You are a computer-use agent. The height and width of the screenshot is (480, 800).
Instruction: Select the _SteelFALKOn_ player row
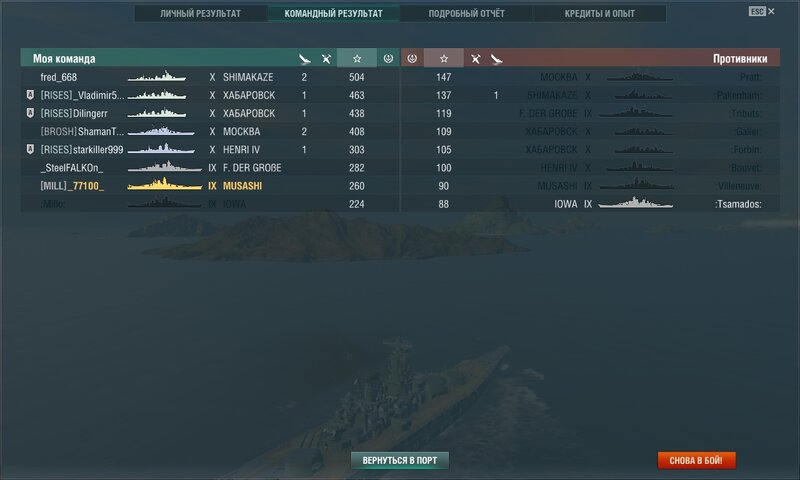point(73,167)
